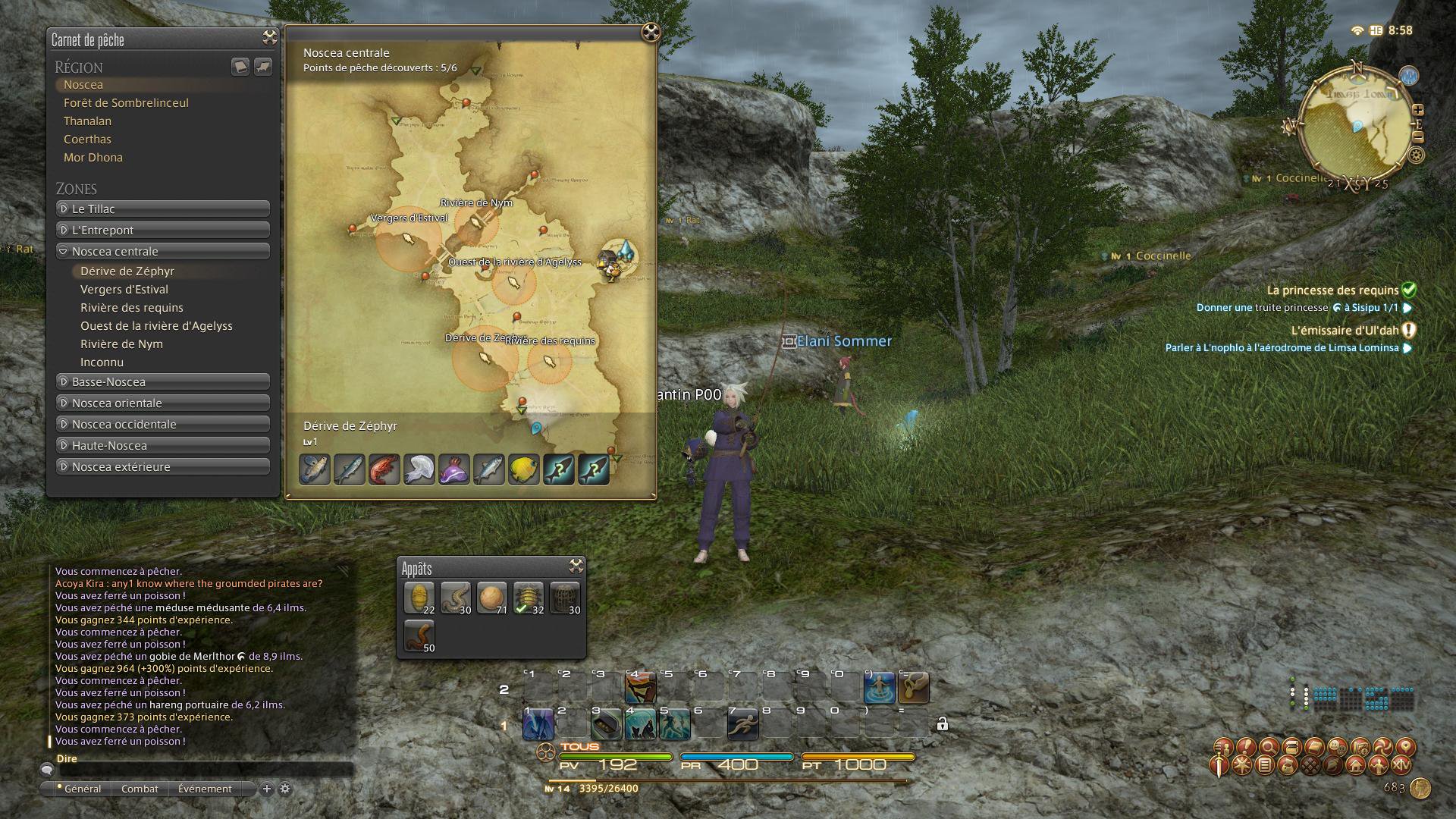Select Mor Dhona in the region list

(x=93, y=158)
